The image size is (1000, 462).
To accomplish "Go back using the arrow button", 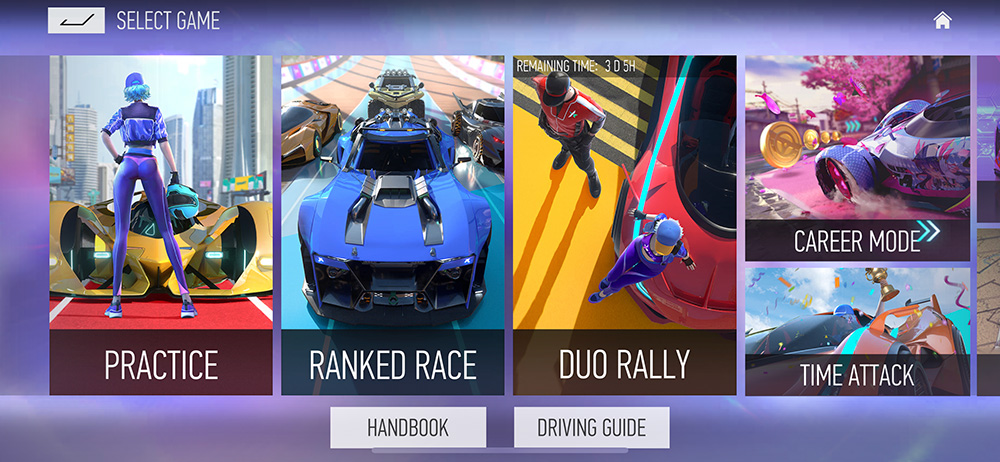I will (x=76, y=20).
